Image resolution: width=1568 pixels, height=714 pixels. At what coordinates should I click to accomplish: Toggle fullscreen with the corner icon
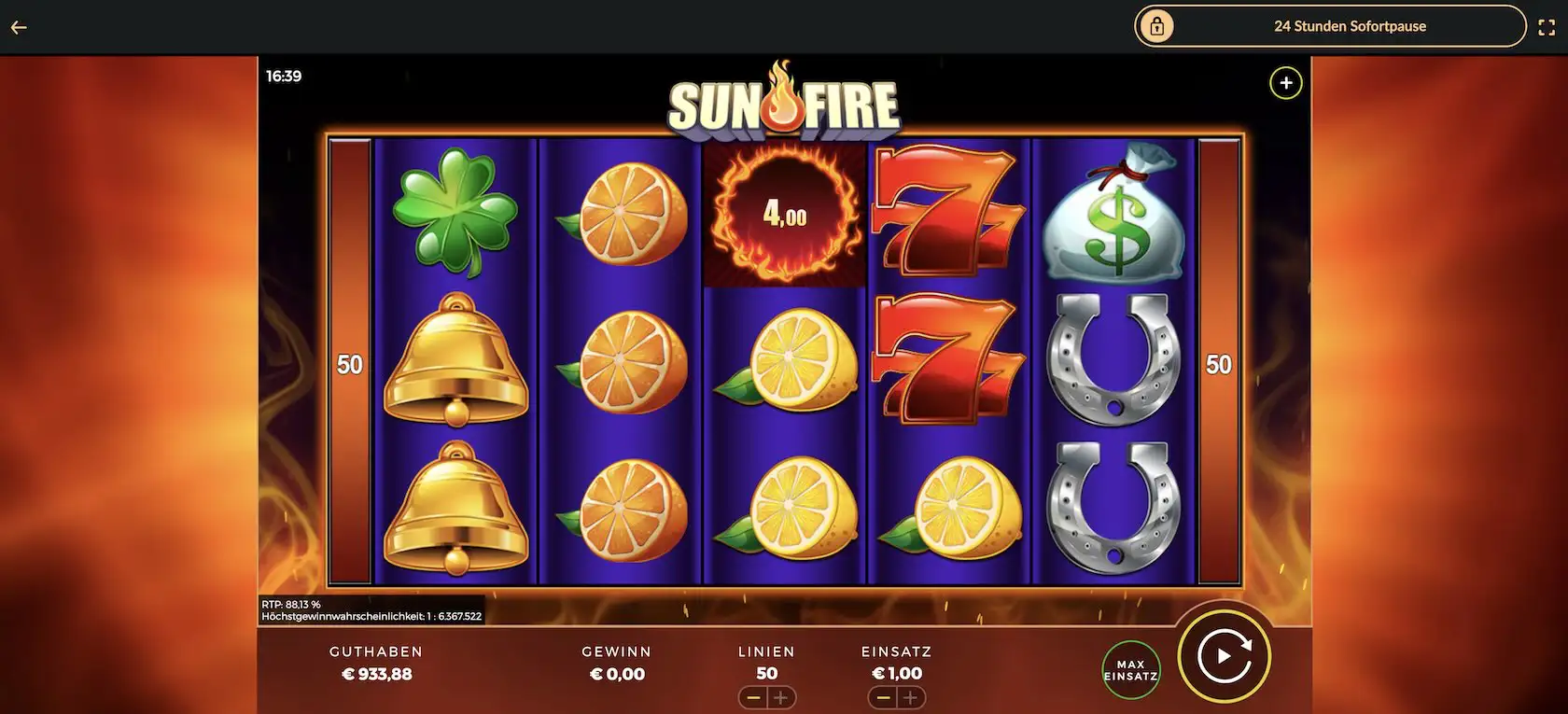pos(1548,26)
